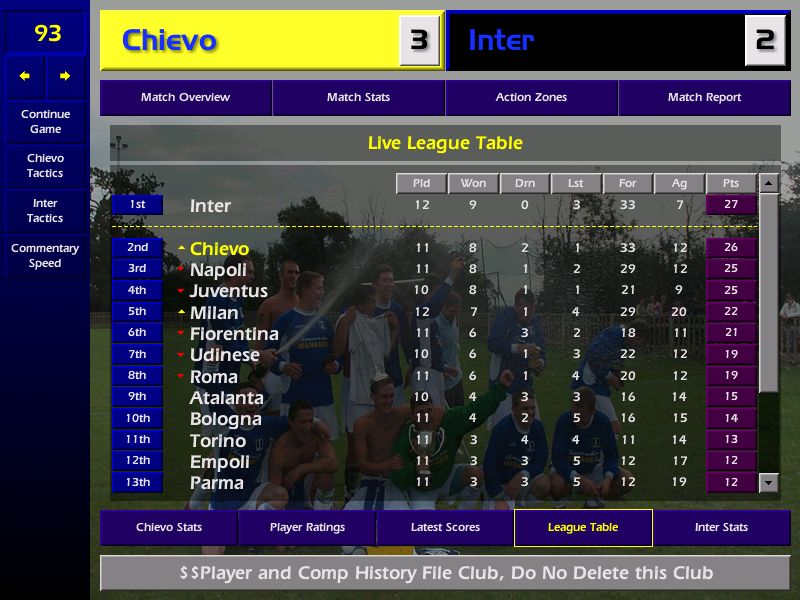The image size is (800, 600).
Task: Open Inter Tactics
Action: [x=45, y=210]
